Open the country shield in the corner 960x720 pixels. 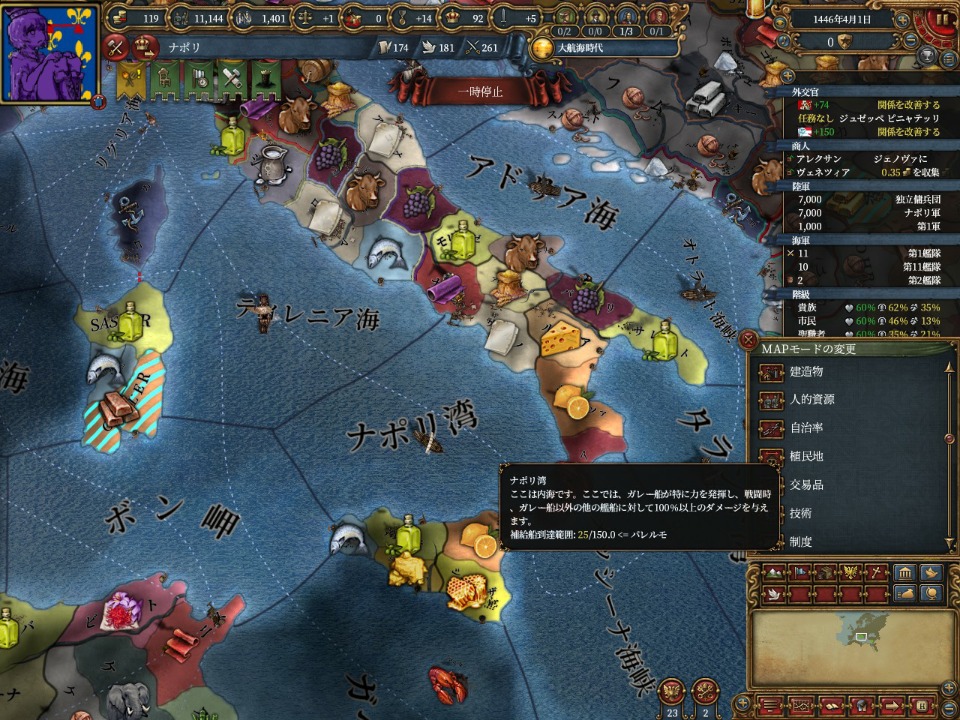[x=50, y=52]
